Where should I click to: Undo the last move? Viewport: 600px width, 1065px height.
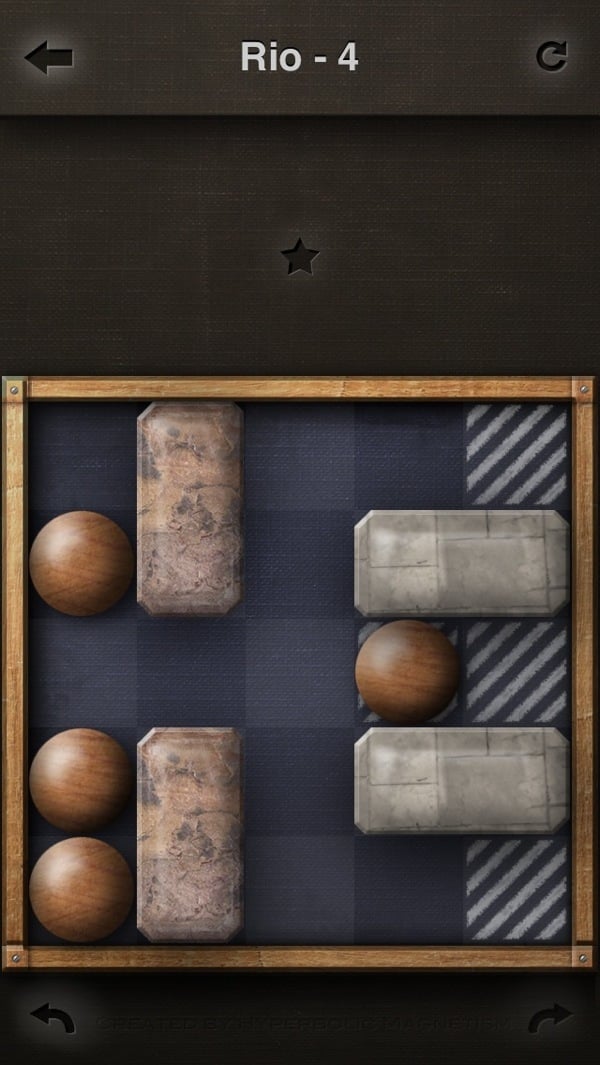click(53, 1019)
